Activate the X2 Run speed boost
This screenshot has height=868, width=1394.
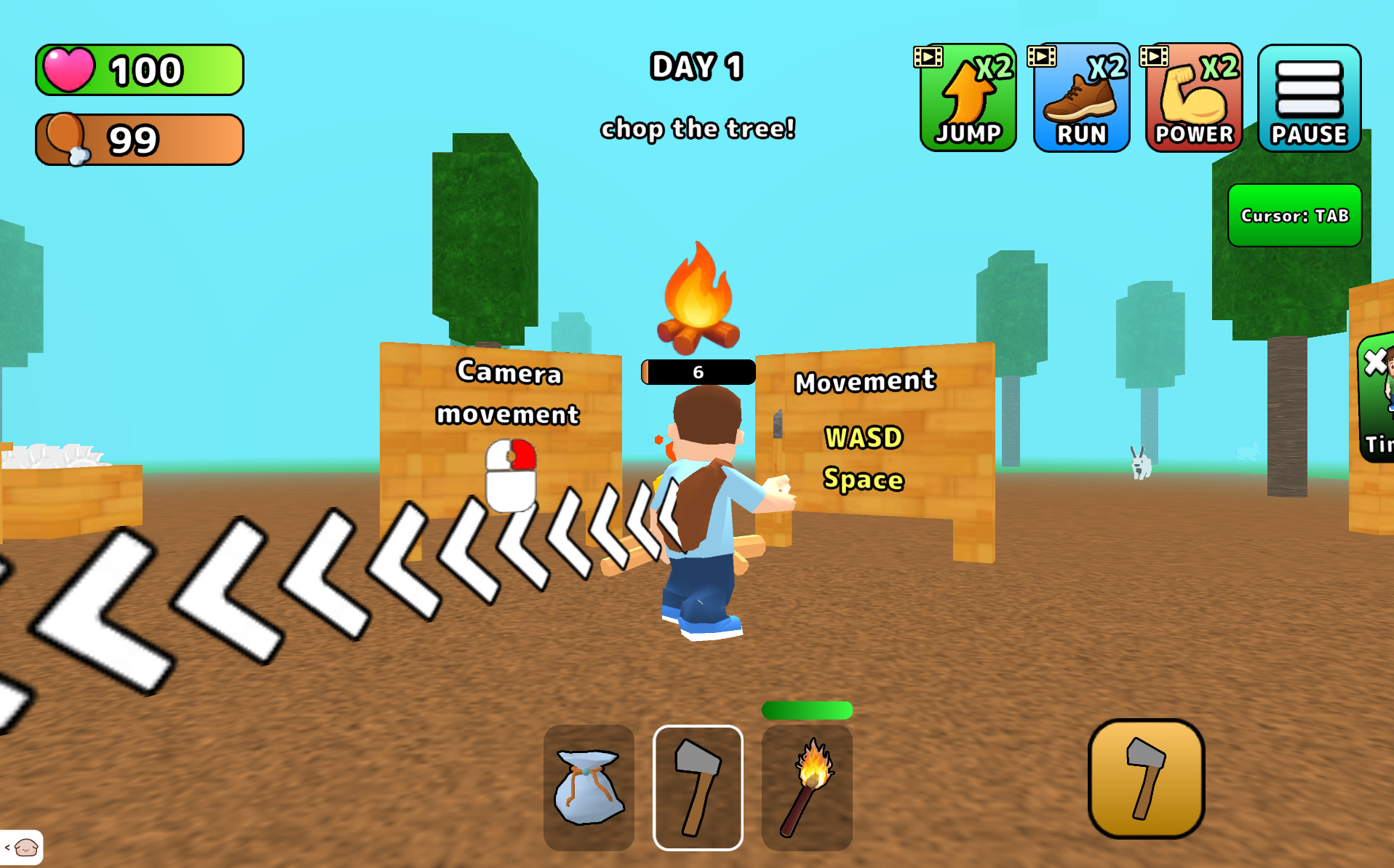pos(1081,98)
